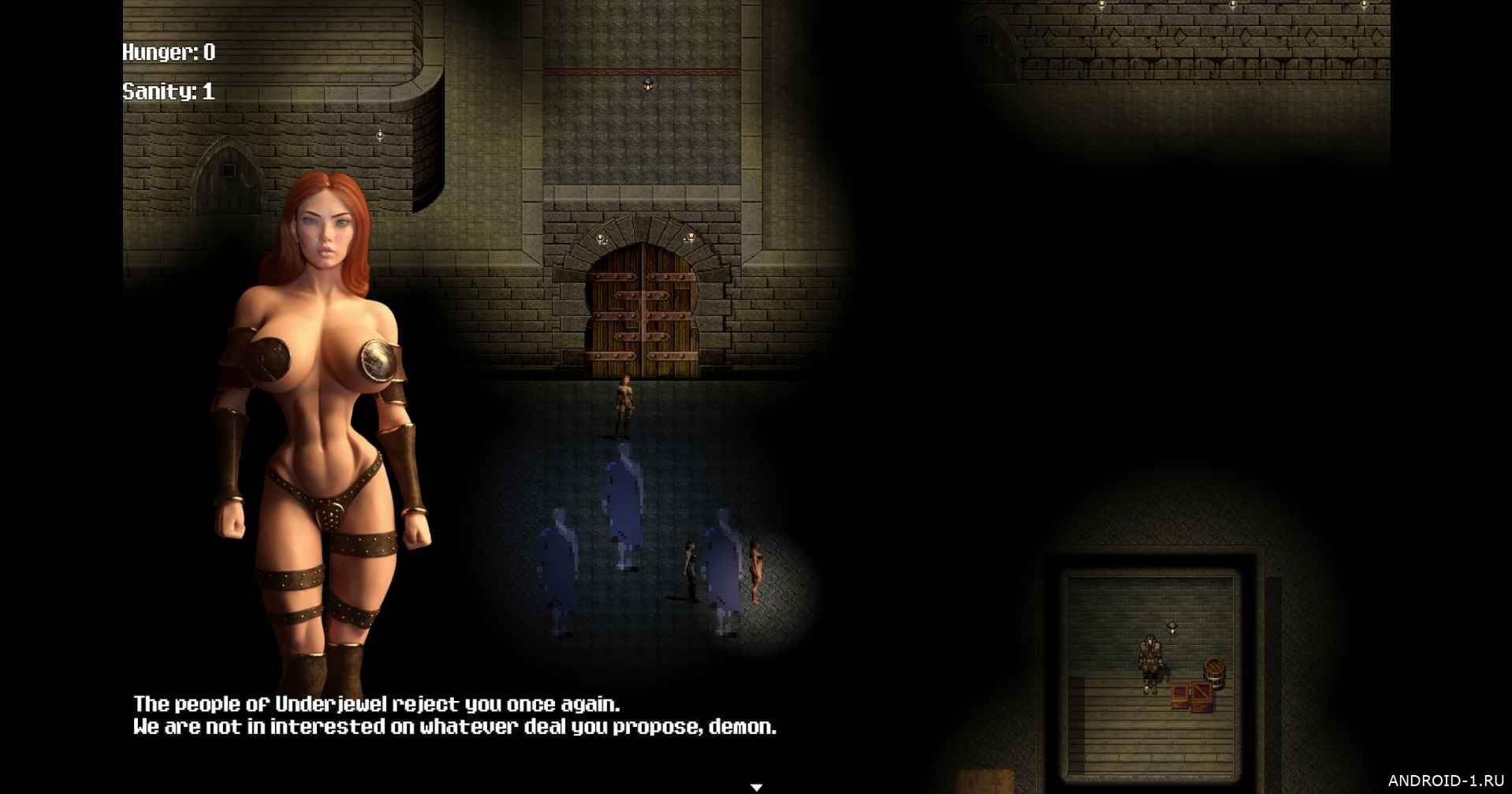The image size is (1512, 794).
Task: Advance dialogue with the white continue arrow
Action: pyautogui.click(x=756, y=786)
